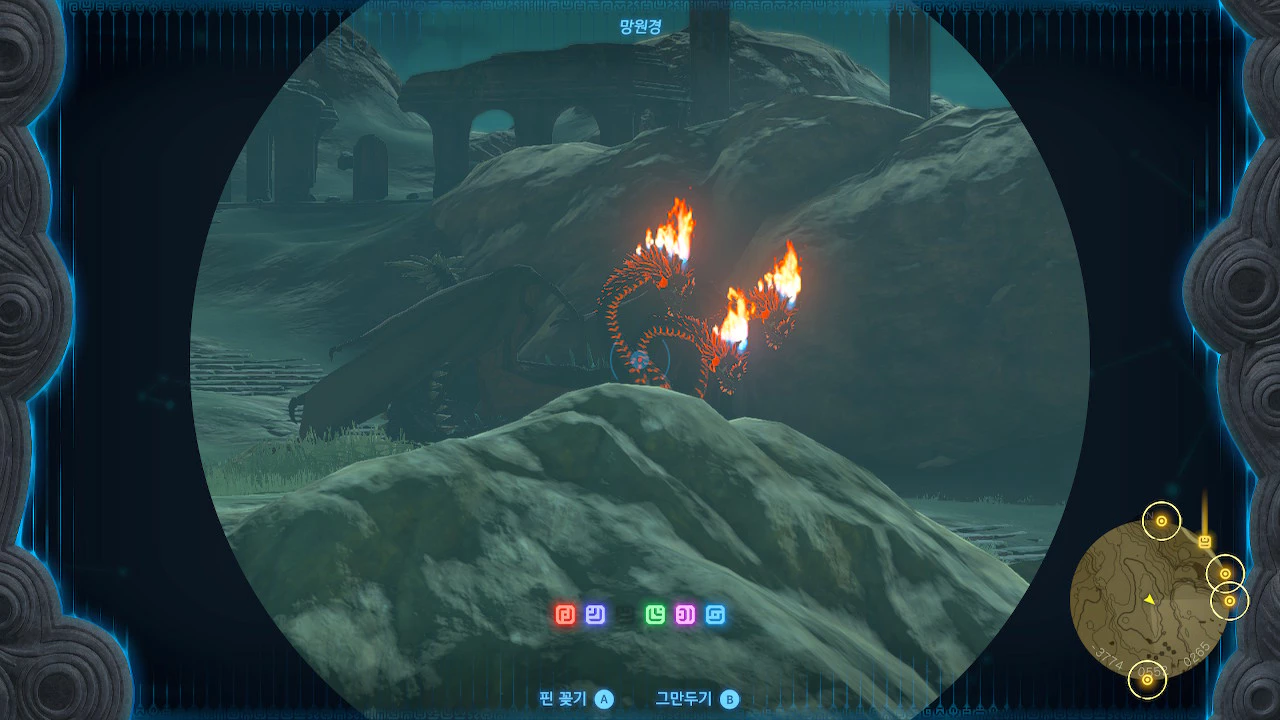Select the square shrine icon by minimap

[x=1205, y=542]
